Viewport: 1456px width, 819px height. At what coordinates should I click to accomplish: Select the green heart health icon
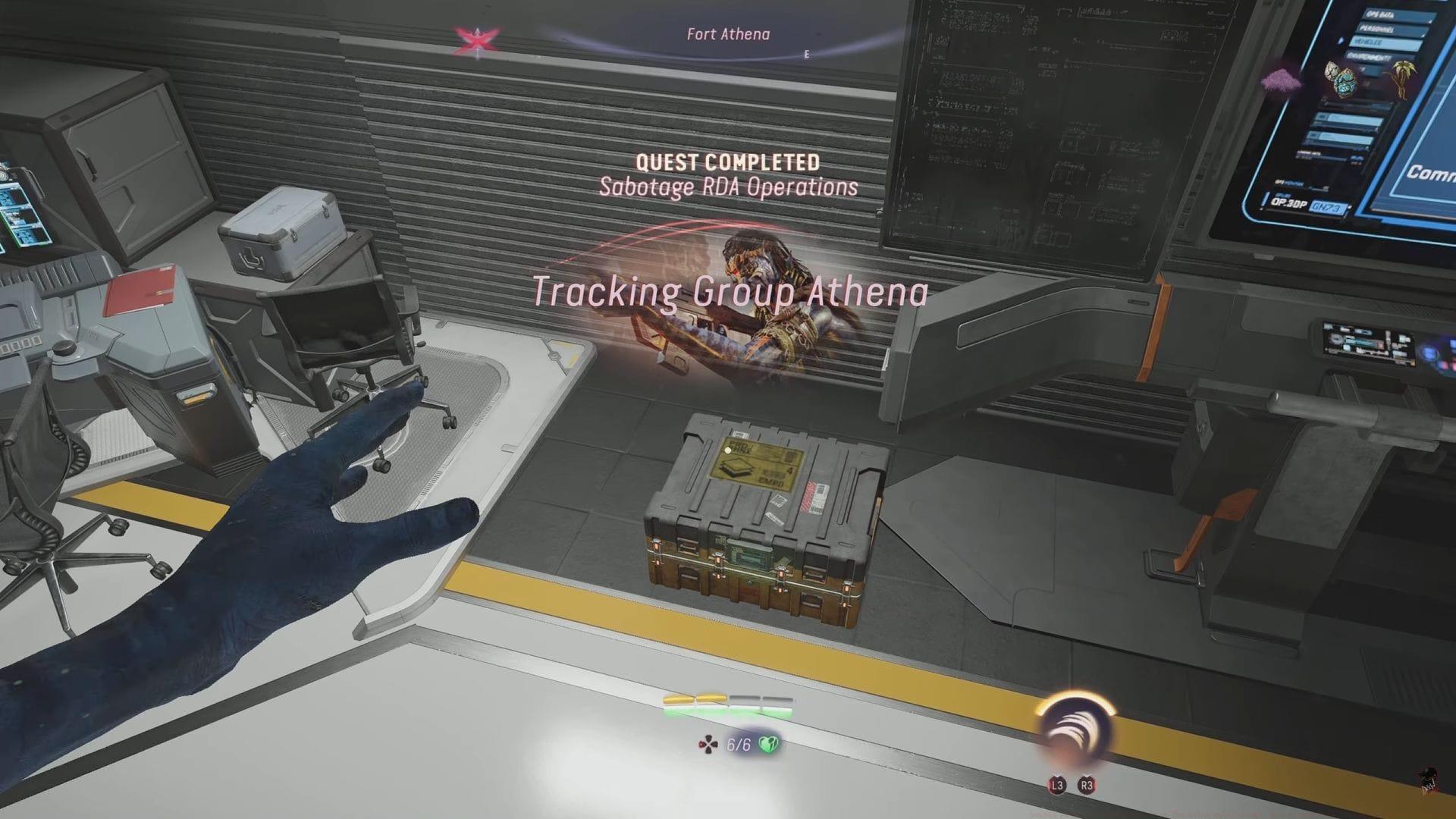[x=769, y=745]
